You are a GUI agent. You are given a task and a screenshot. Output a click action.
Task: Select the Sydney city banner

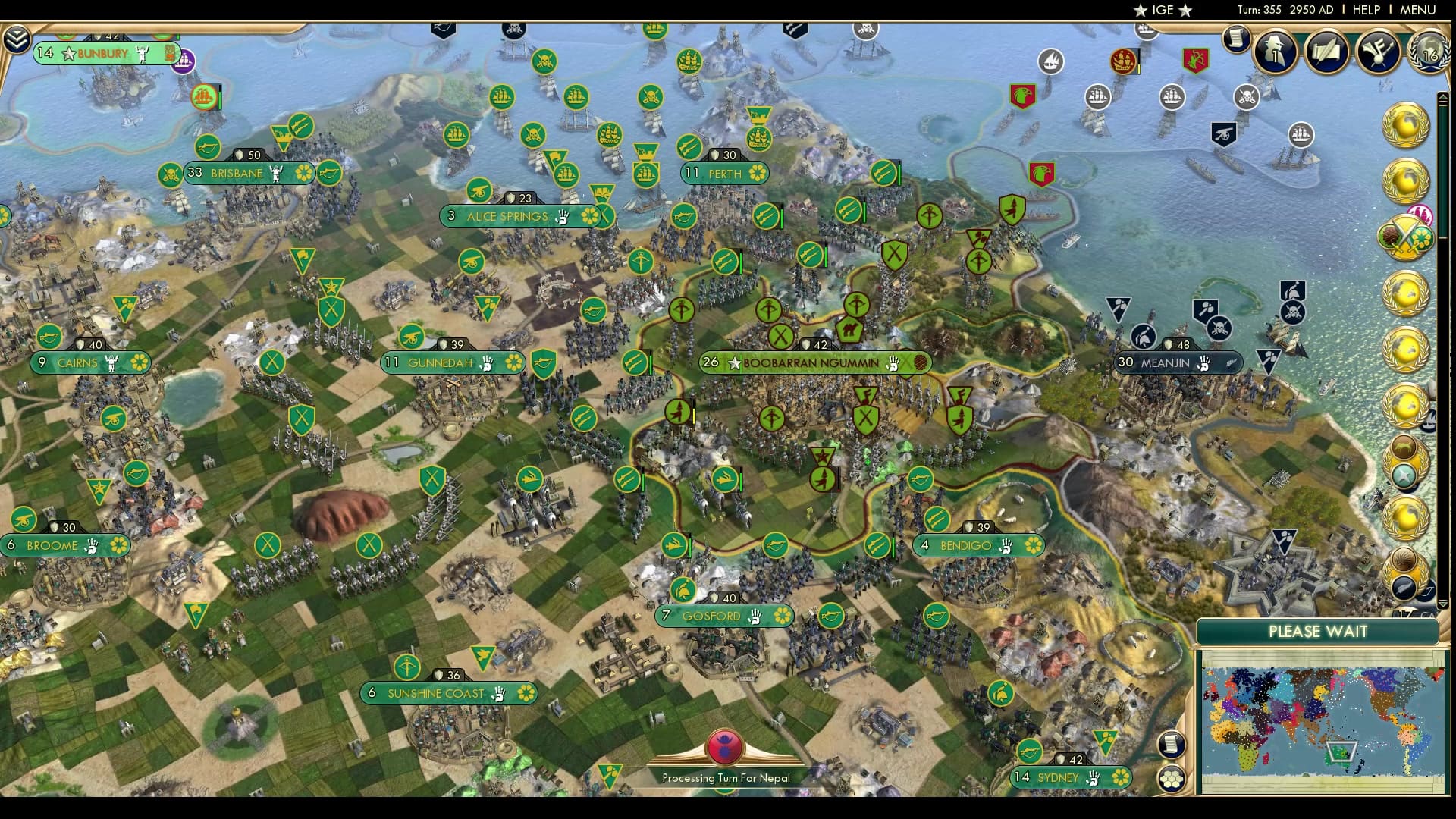tap(1071, 777)
